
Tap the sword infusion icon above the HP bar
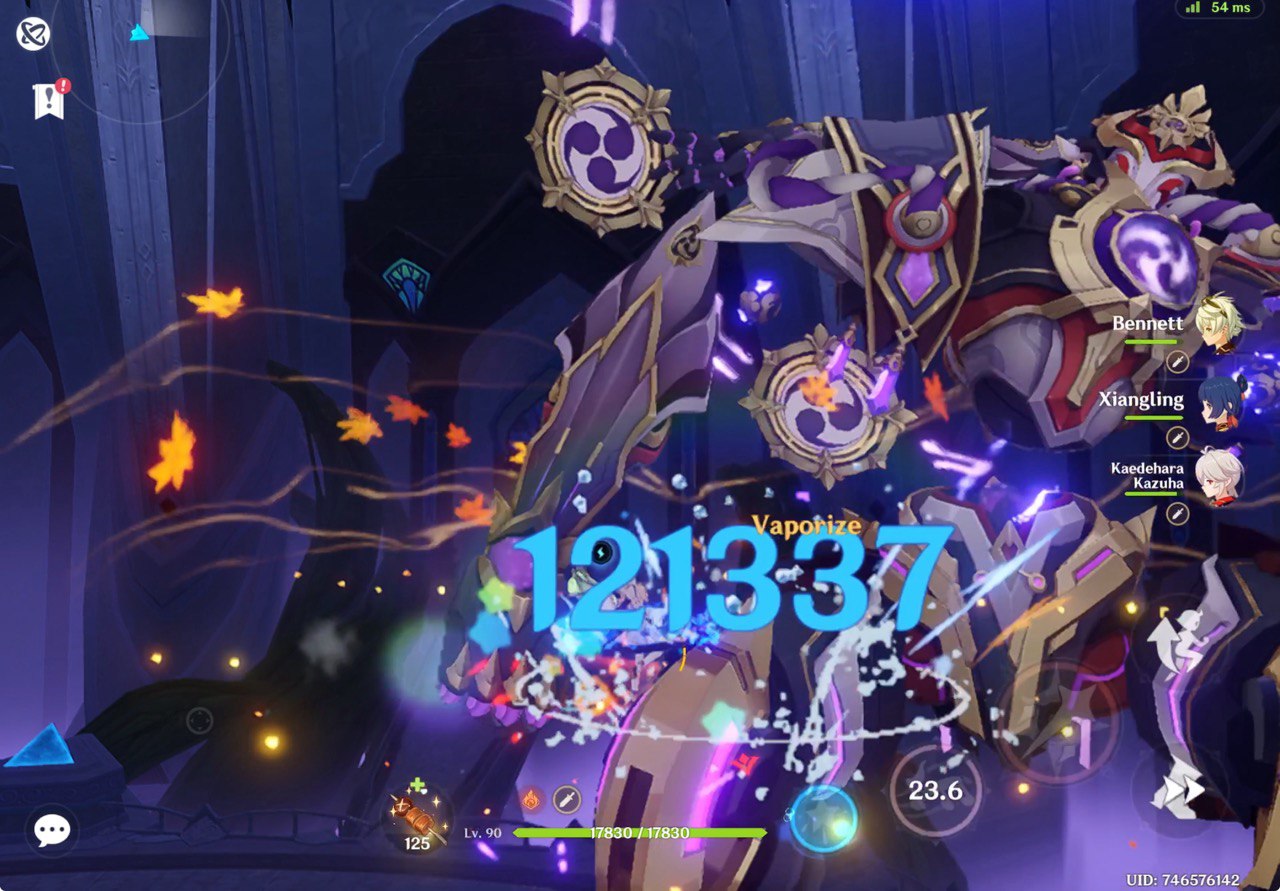(x=567, y=801)
